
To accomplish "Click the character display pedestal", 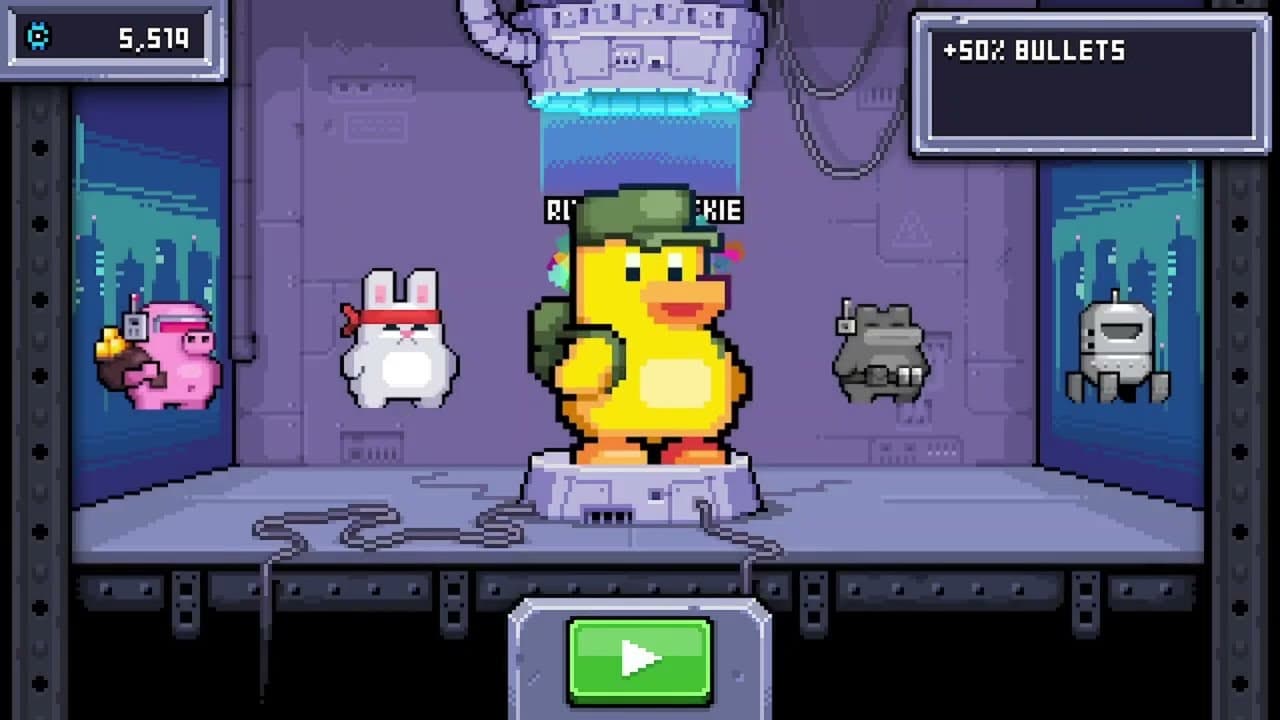I will (x=640, y=490).
